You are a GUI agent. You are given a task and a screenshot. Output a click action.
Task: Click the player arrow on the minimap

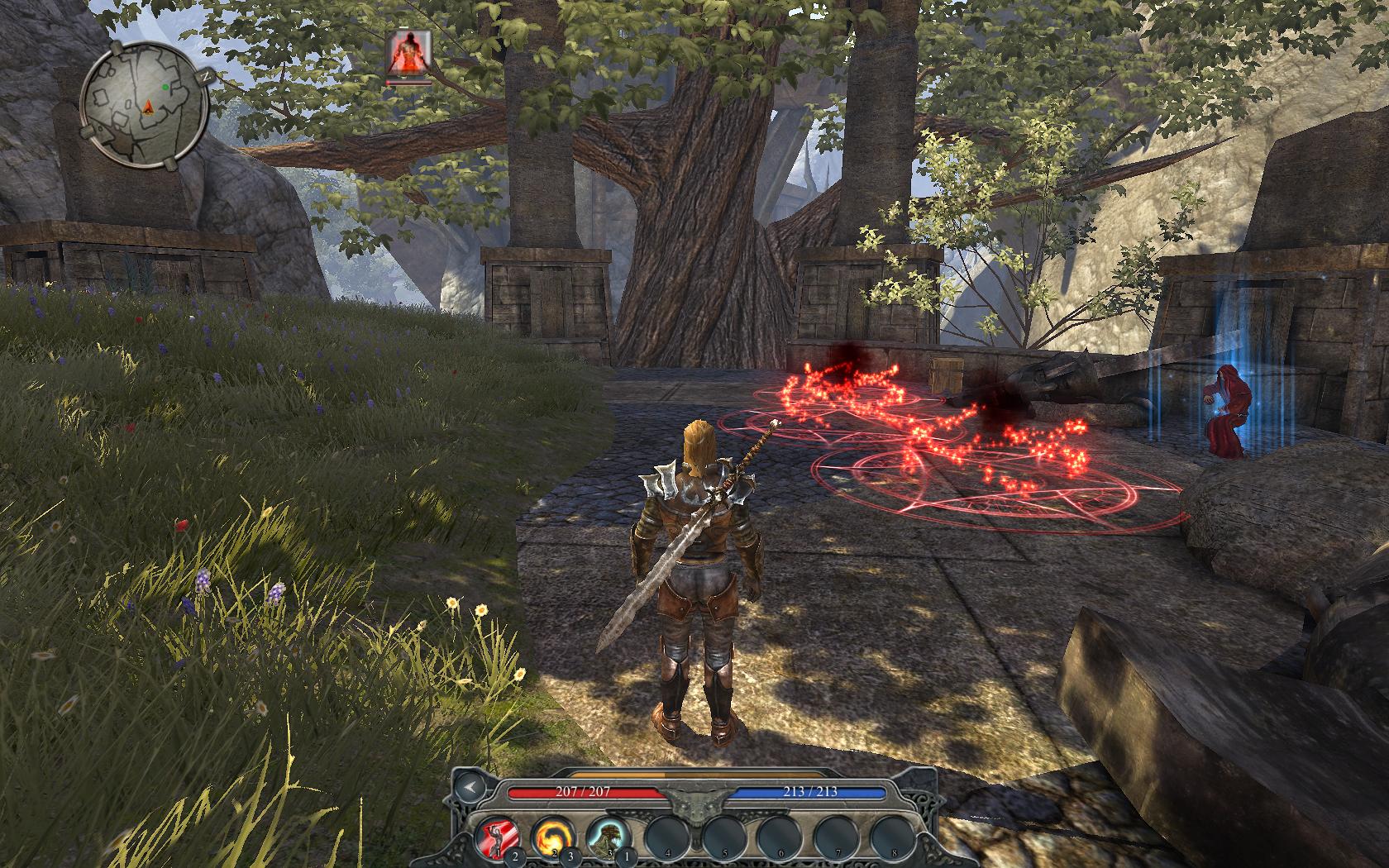pyautogui.click(x=149, y=106)
